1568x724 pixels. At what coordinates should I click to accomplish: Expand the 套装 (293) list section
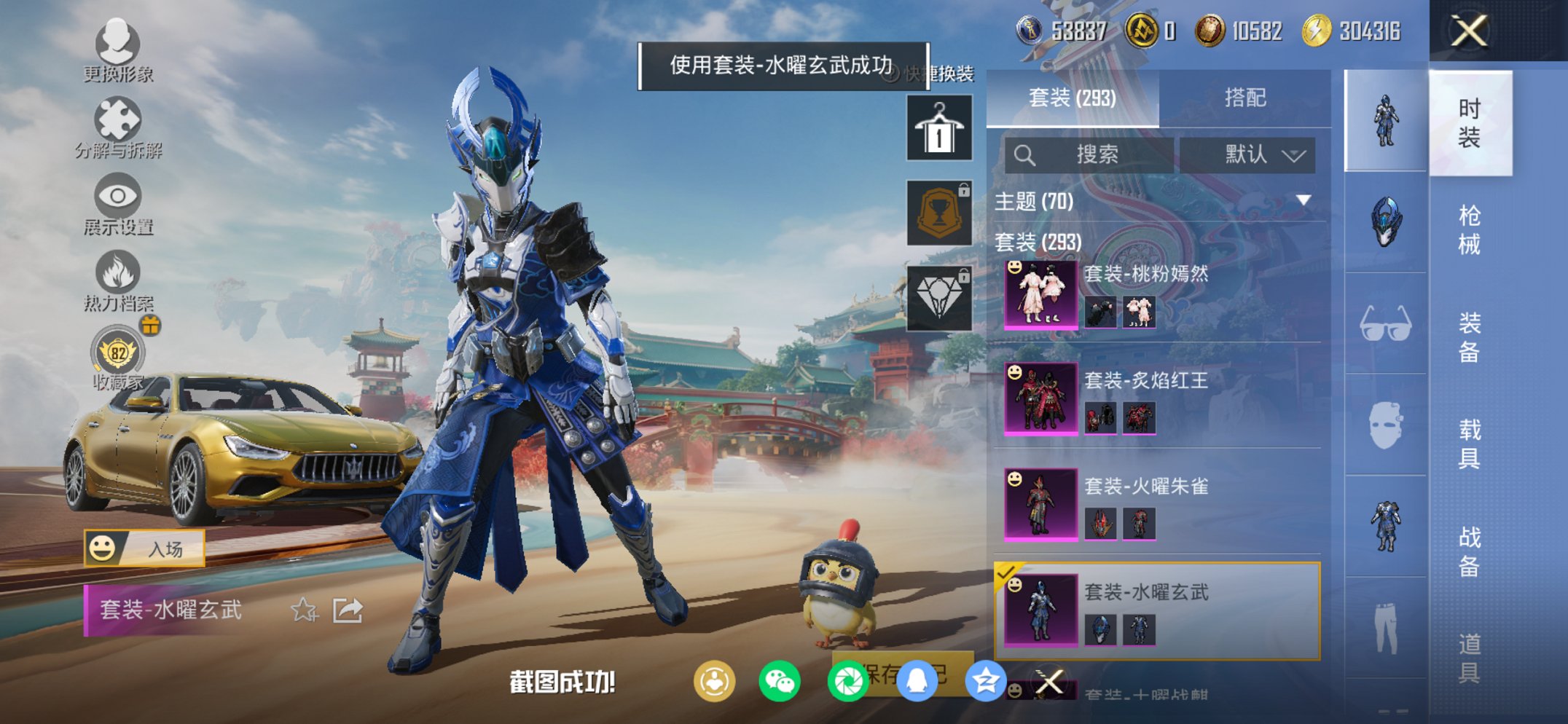[x=1036, y=243]
